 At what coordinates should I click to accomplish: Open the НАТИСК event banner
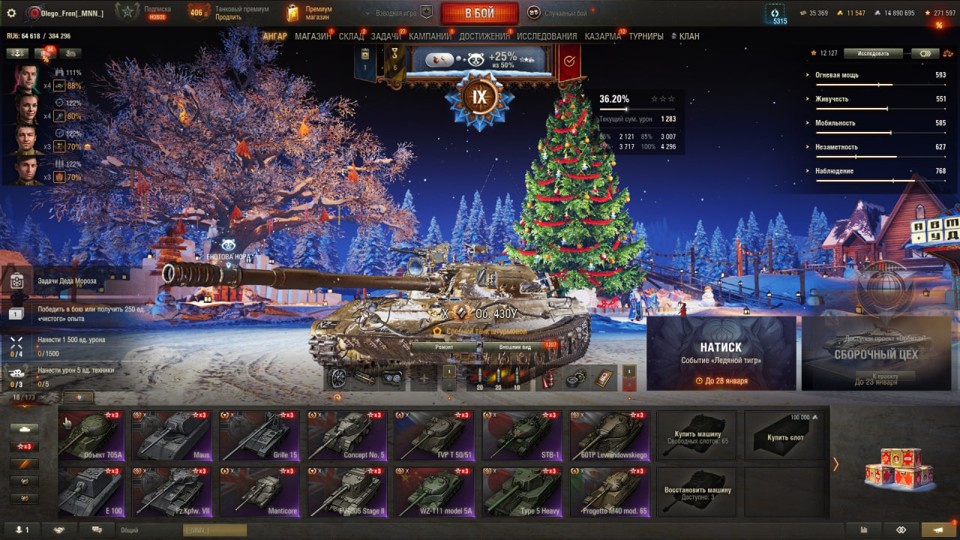tap(721, 353)
